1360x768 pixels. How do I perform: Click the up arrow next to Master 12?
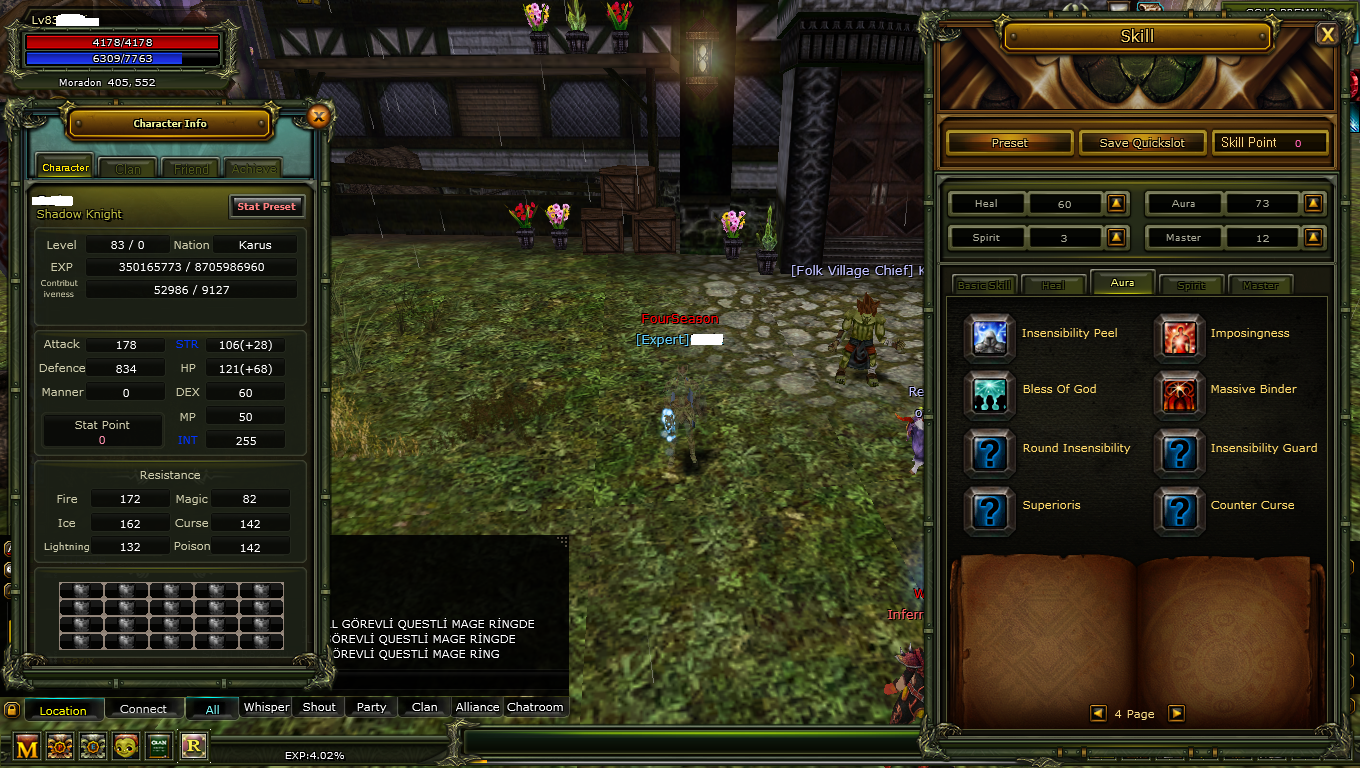coord(1313,237)
